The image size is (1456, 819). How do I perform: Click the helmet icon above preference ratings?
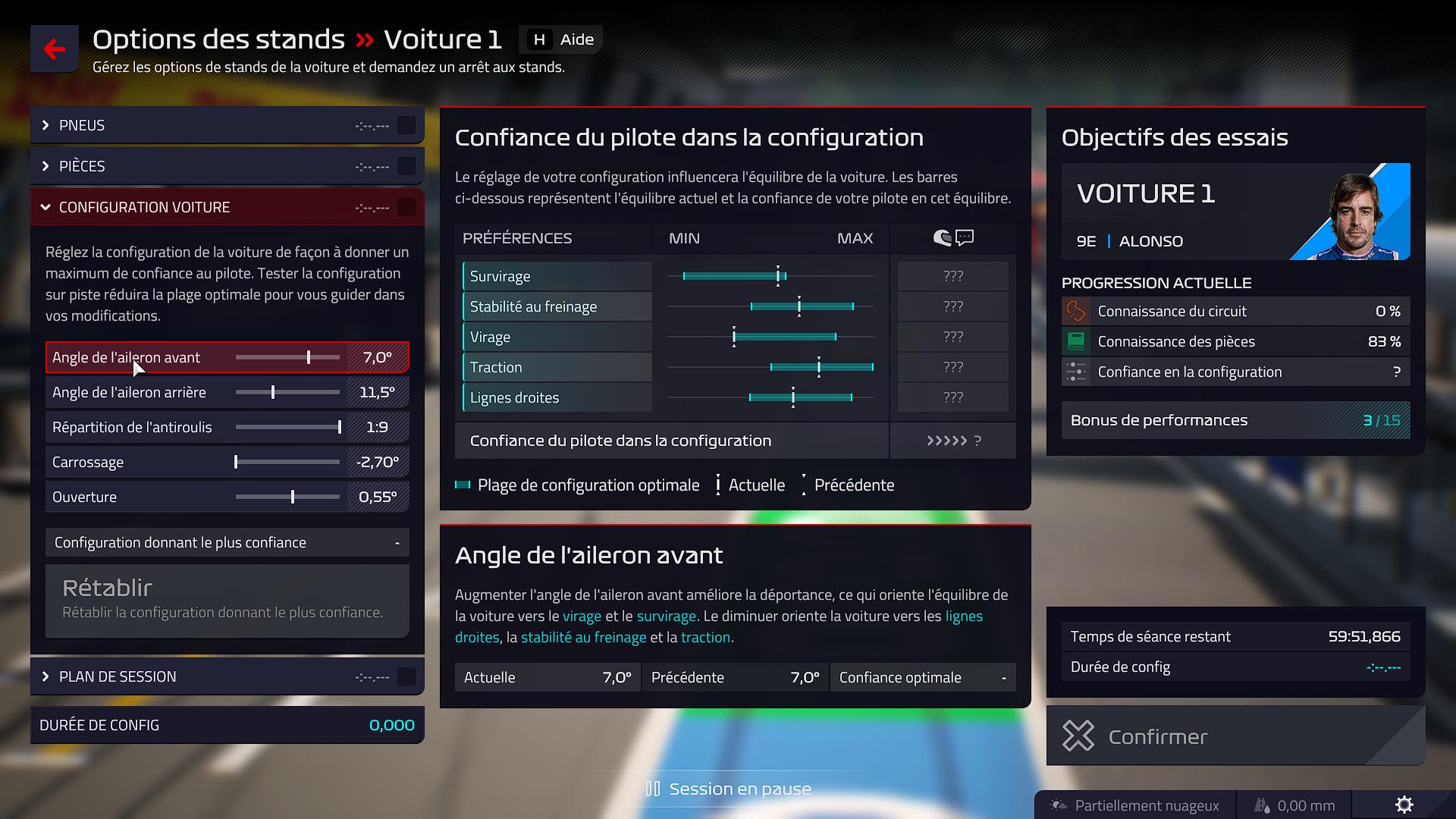[x=943, y=237]
